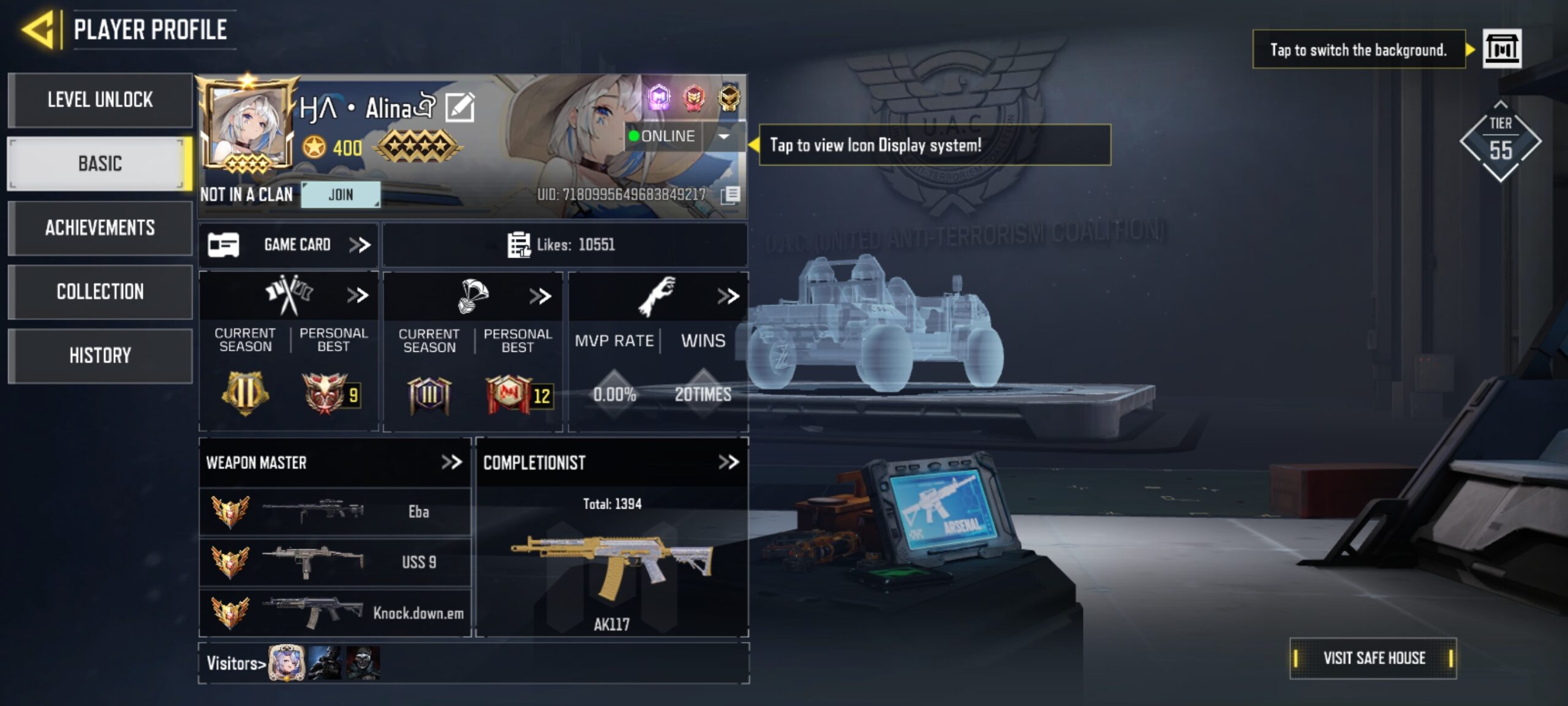The height and width of the screenshot is (706, 1568).
Task: Visit the Safe House
Action: [x=1373, y=658]
